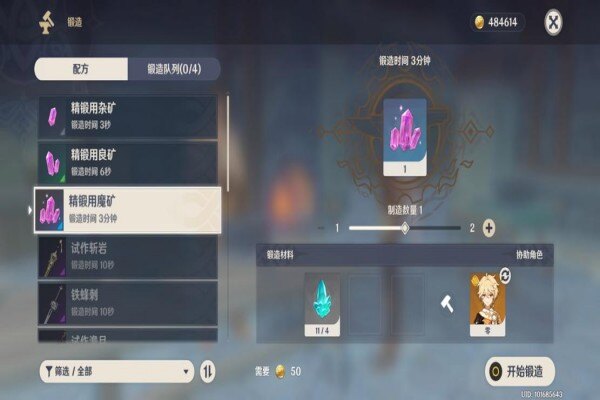
Task: Switch to the 配方 tab
Action: 81,69
